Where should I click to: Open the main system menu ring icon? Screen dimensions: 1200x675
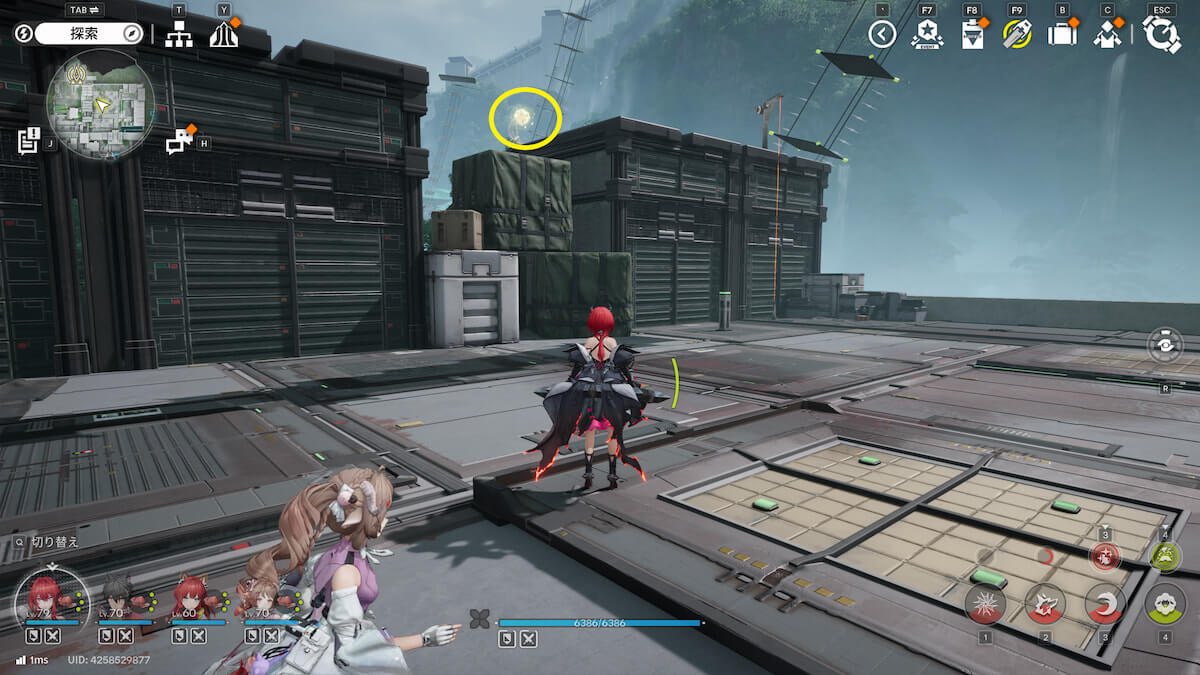pyautogui.click(x=1161, y=35)
